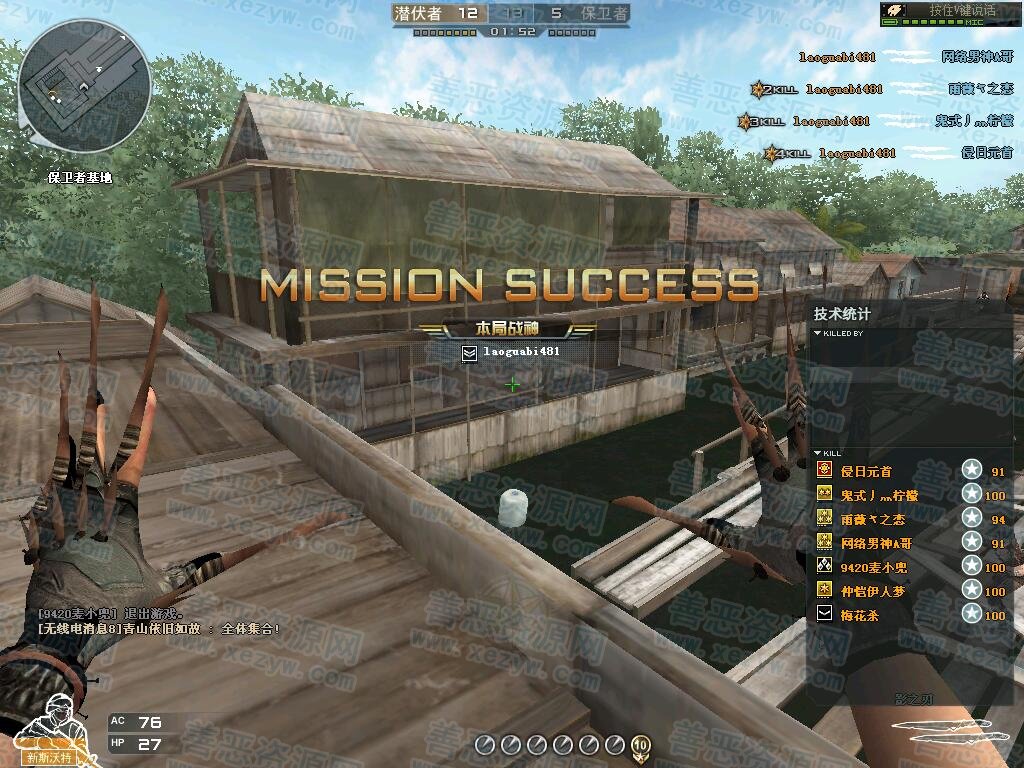Click the radio message chat line
Image resolution: width=1024 pixels, height=768 pixels.
(x=159, y=629)
